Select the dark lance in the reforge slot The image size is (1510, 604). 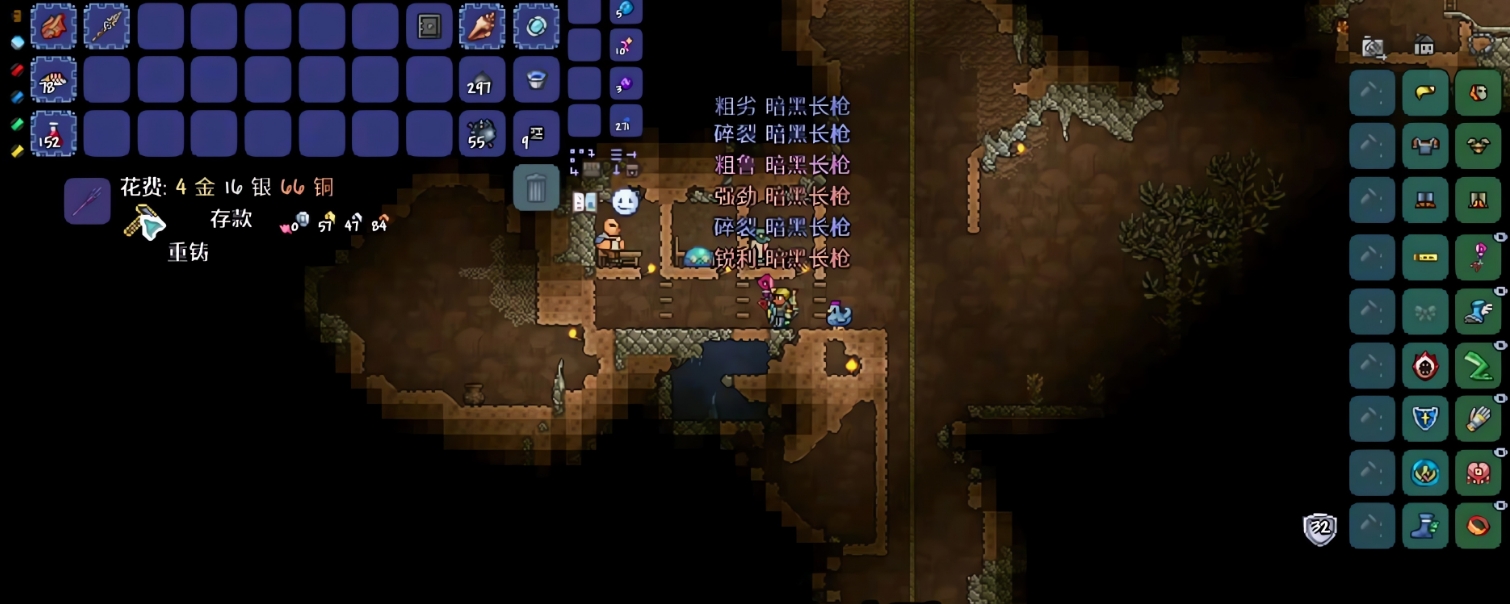[x=87, y=201]
